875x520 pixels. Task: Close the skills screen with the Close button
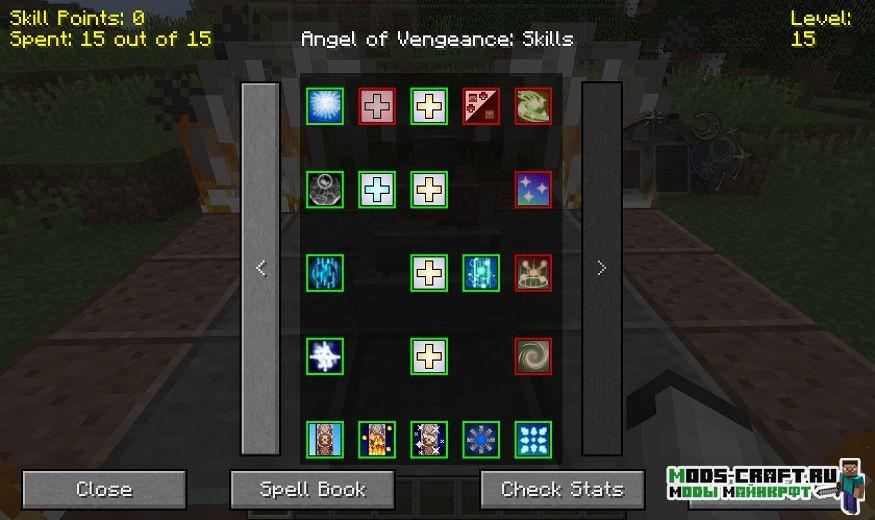pyautogui.click(x=104, y=490)
